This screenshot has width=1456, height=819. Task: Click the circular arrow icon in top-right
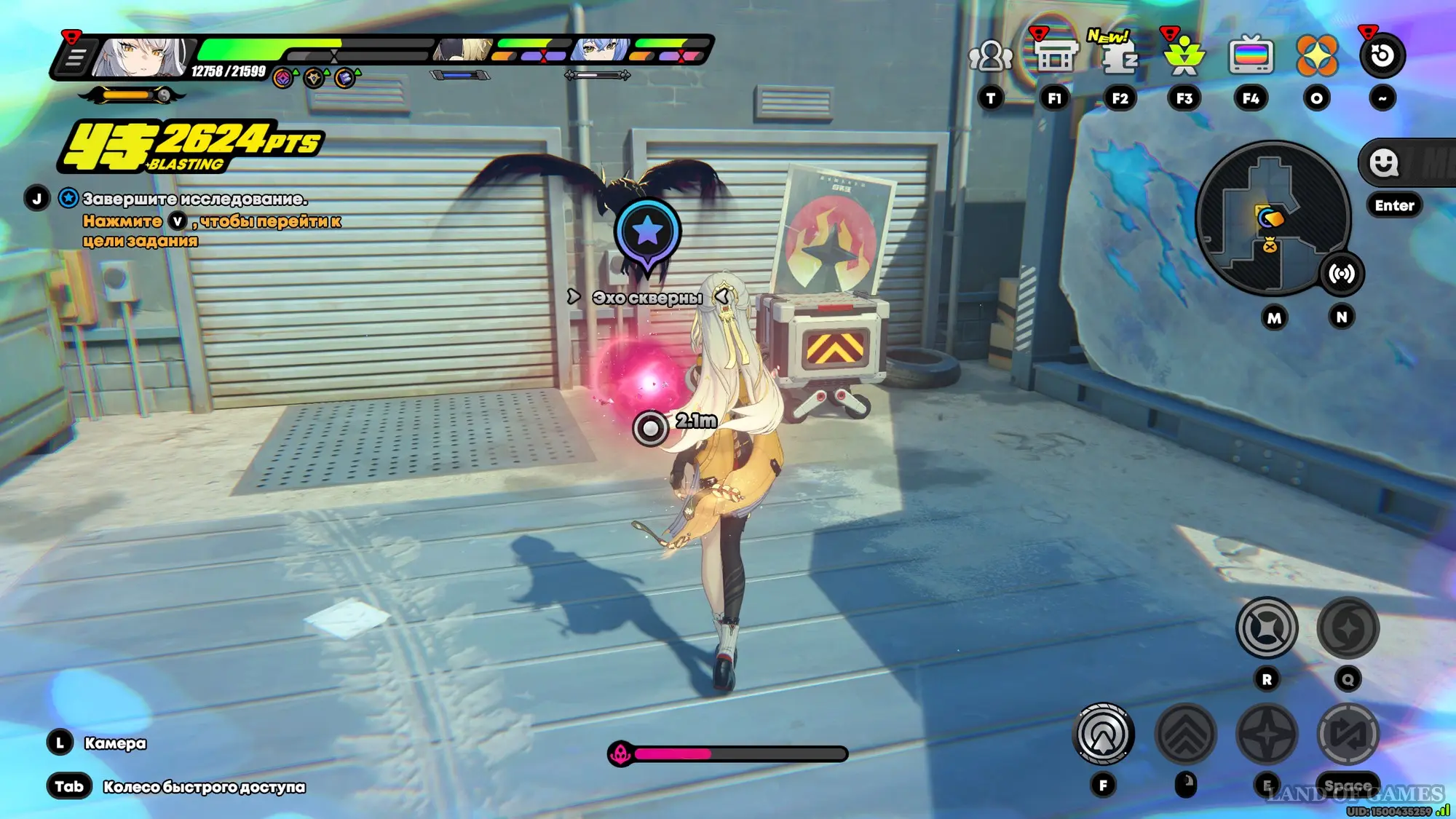pyautogui.click(x=1382, y=56)
